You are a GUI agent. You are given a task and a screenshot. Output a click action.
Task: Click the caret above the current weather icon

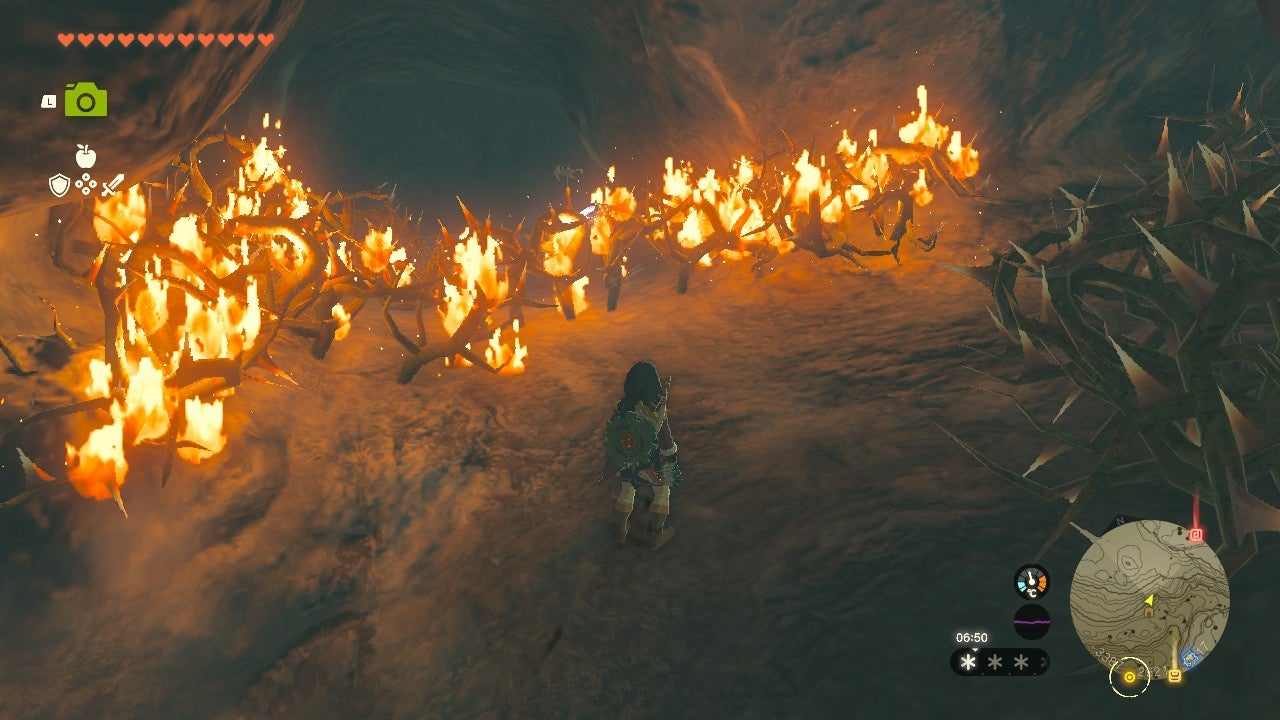coord(975,650)
